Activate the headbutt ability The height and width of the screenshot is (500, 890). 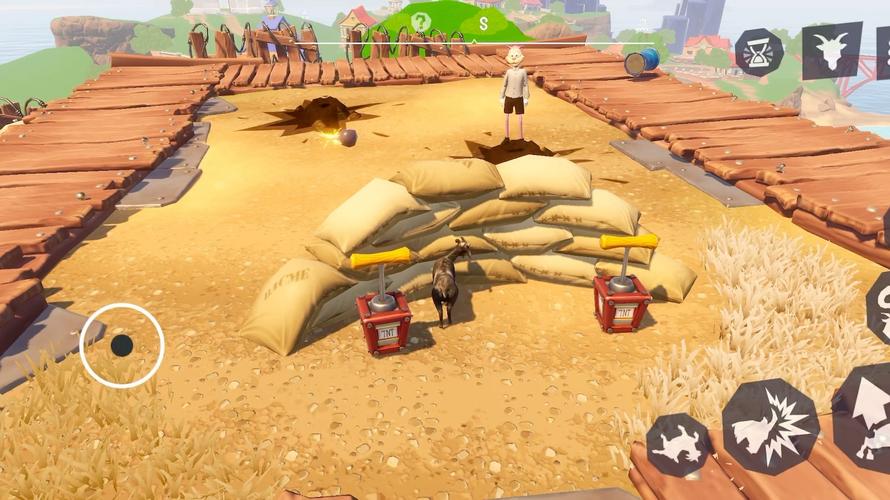pyautogui.click(x=770, y=427)
